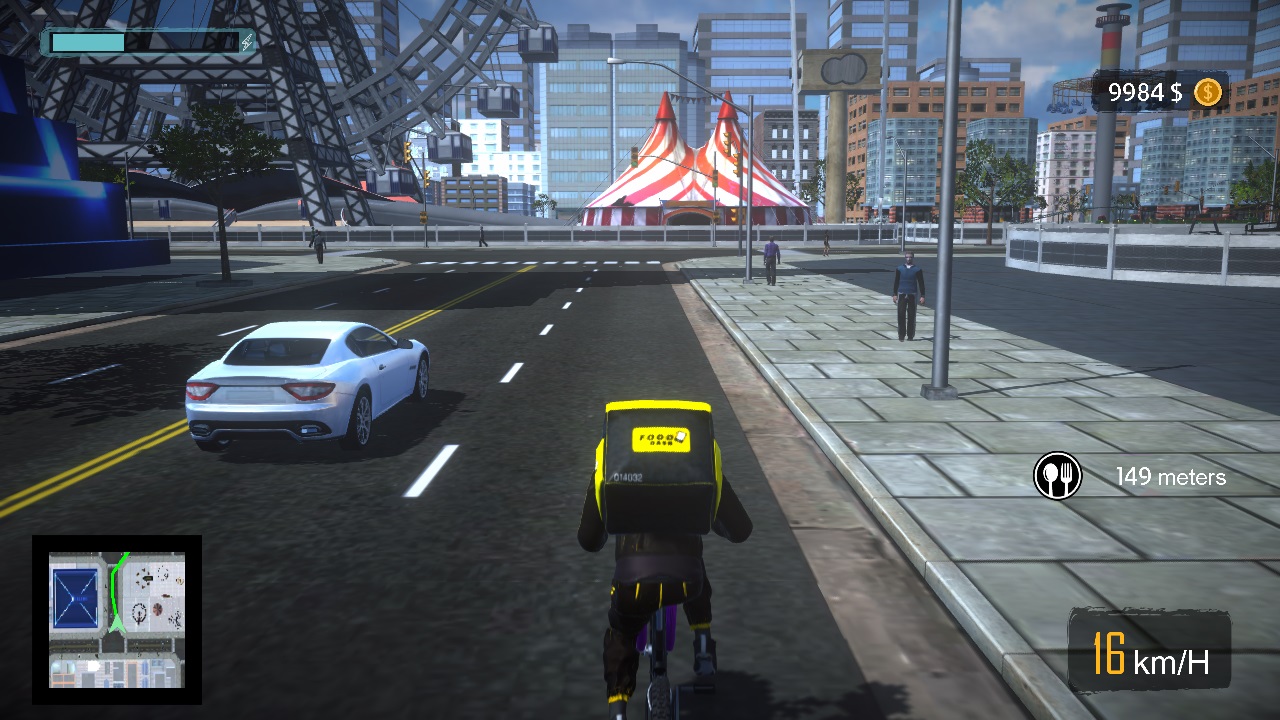The image size is (1280, 720).
Task: Select the circus tent marker on the minimap
Action: [157, 609]
